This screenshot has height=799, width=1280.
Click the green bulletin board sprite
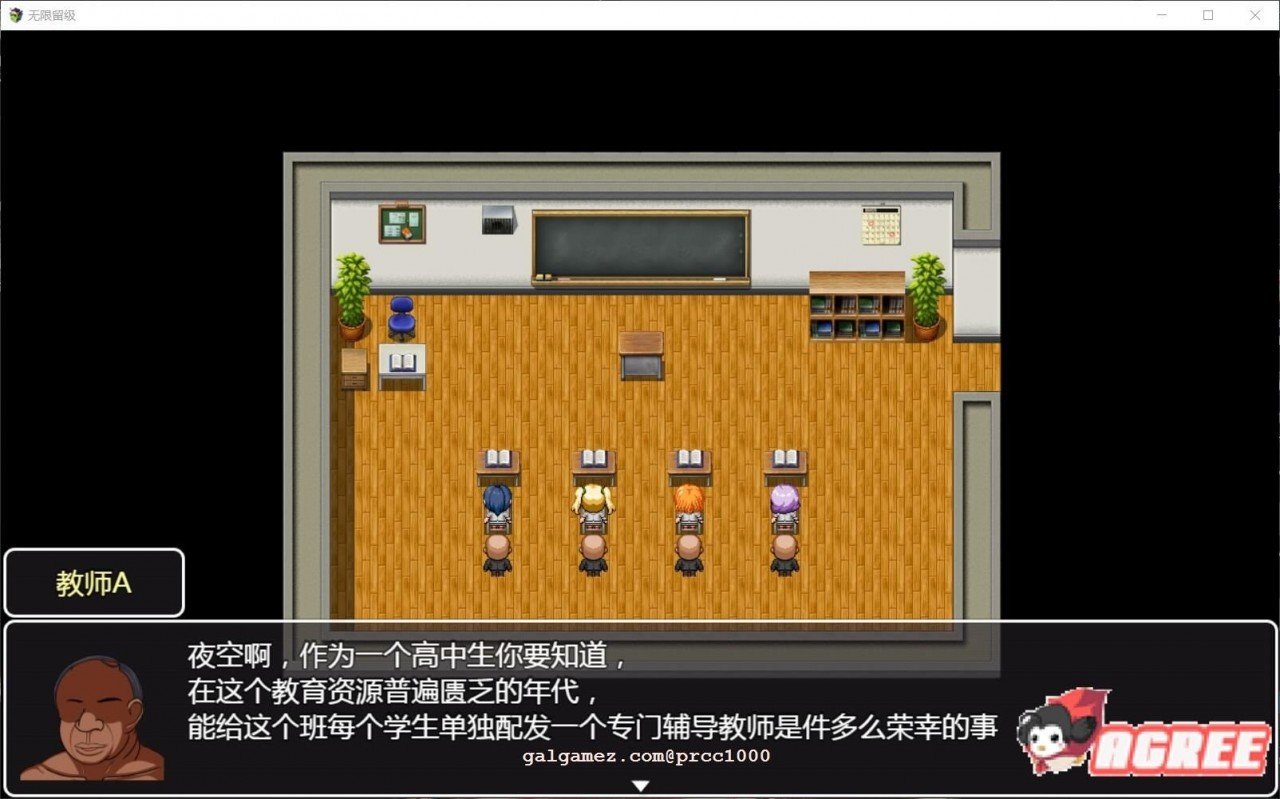(400, 223)
